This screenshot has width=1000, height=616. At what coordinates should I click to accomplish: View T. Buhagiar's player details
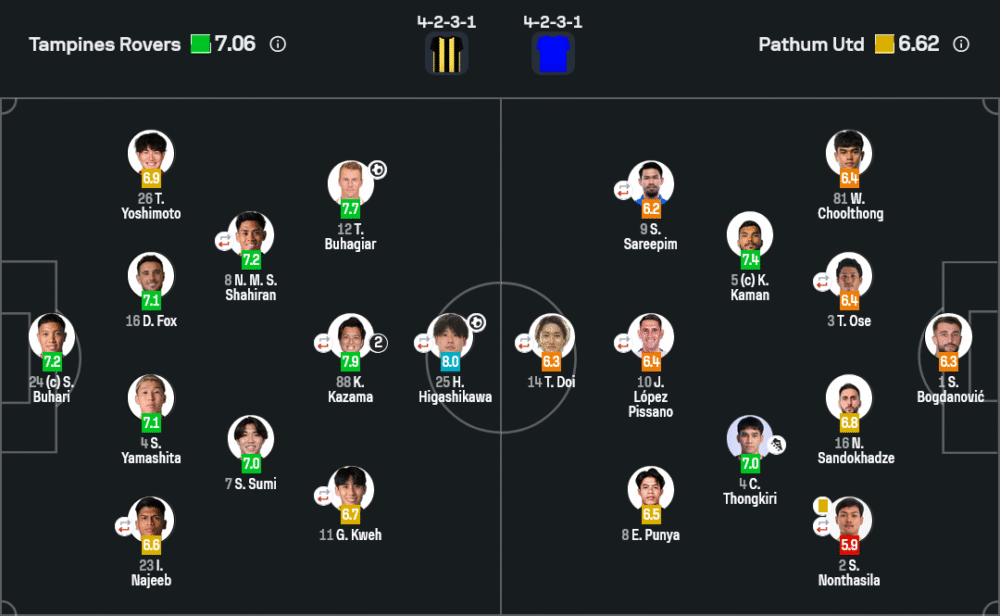350,184
